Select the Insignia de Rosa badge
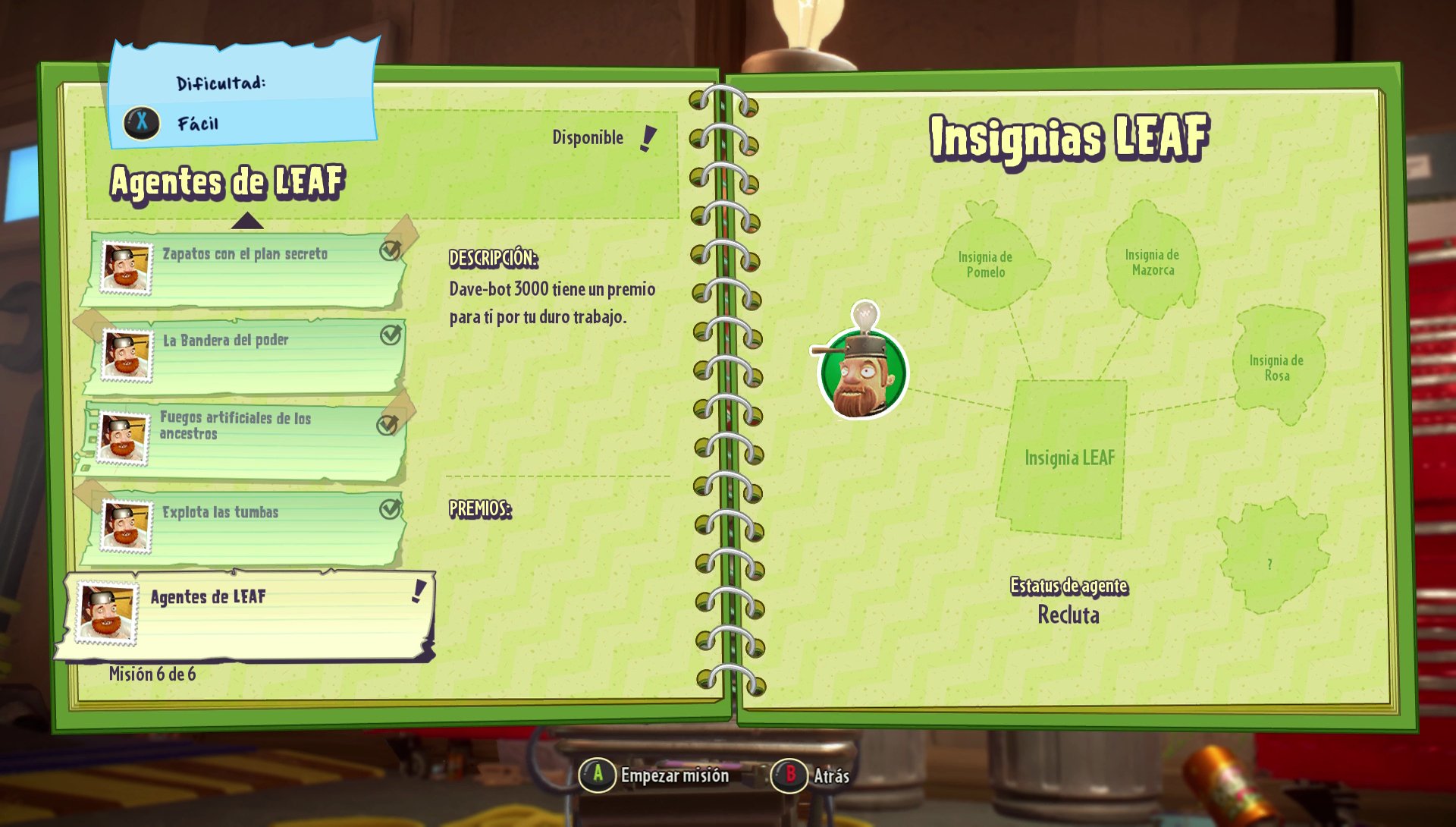 1280,366
